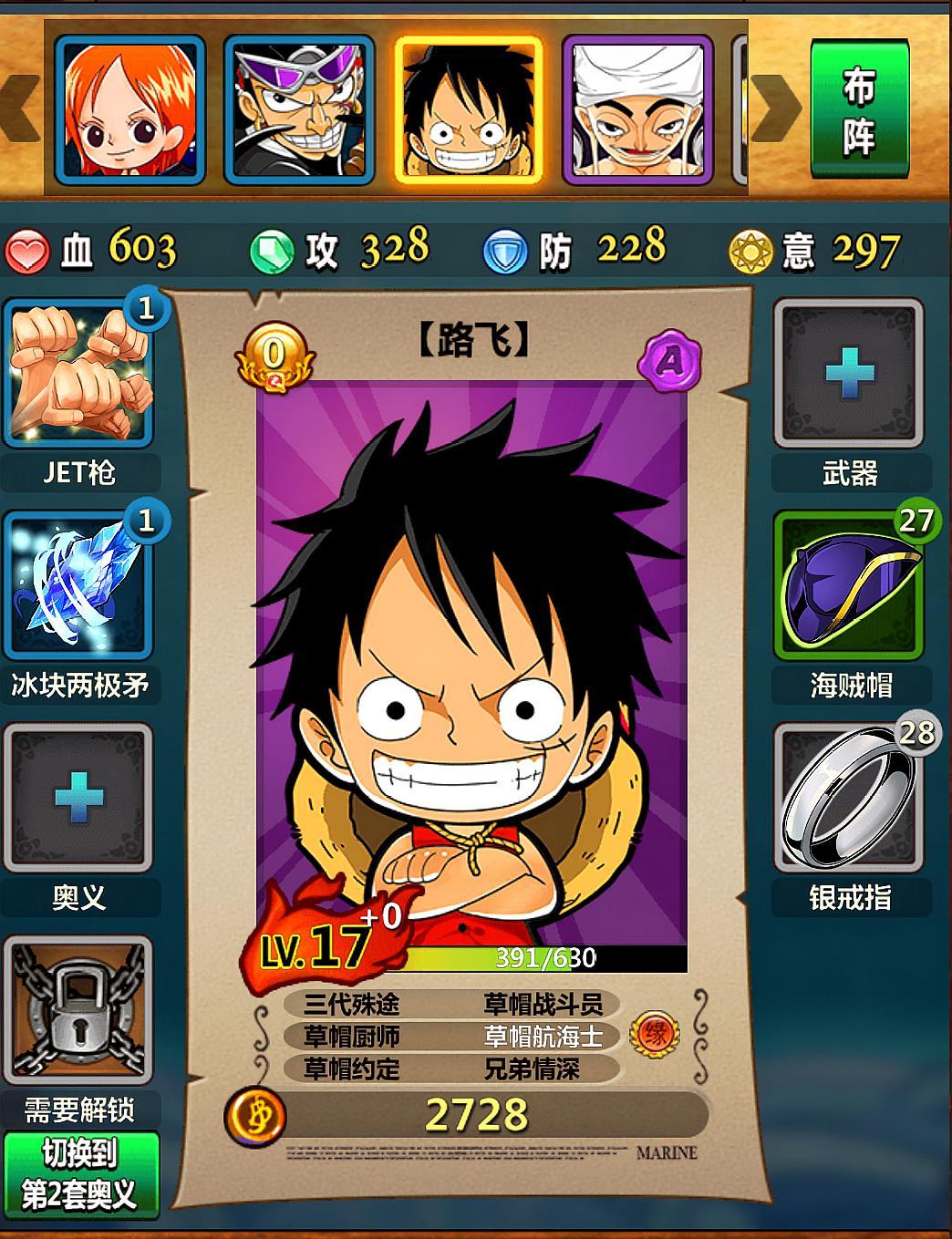Open the 冰块两极矛 skill slot

tap(78, 585)
